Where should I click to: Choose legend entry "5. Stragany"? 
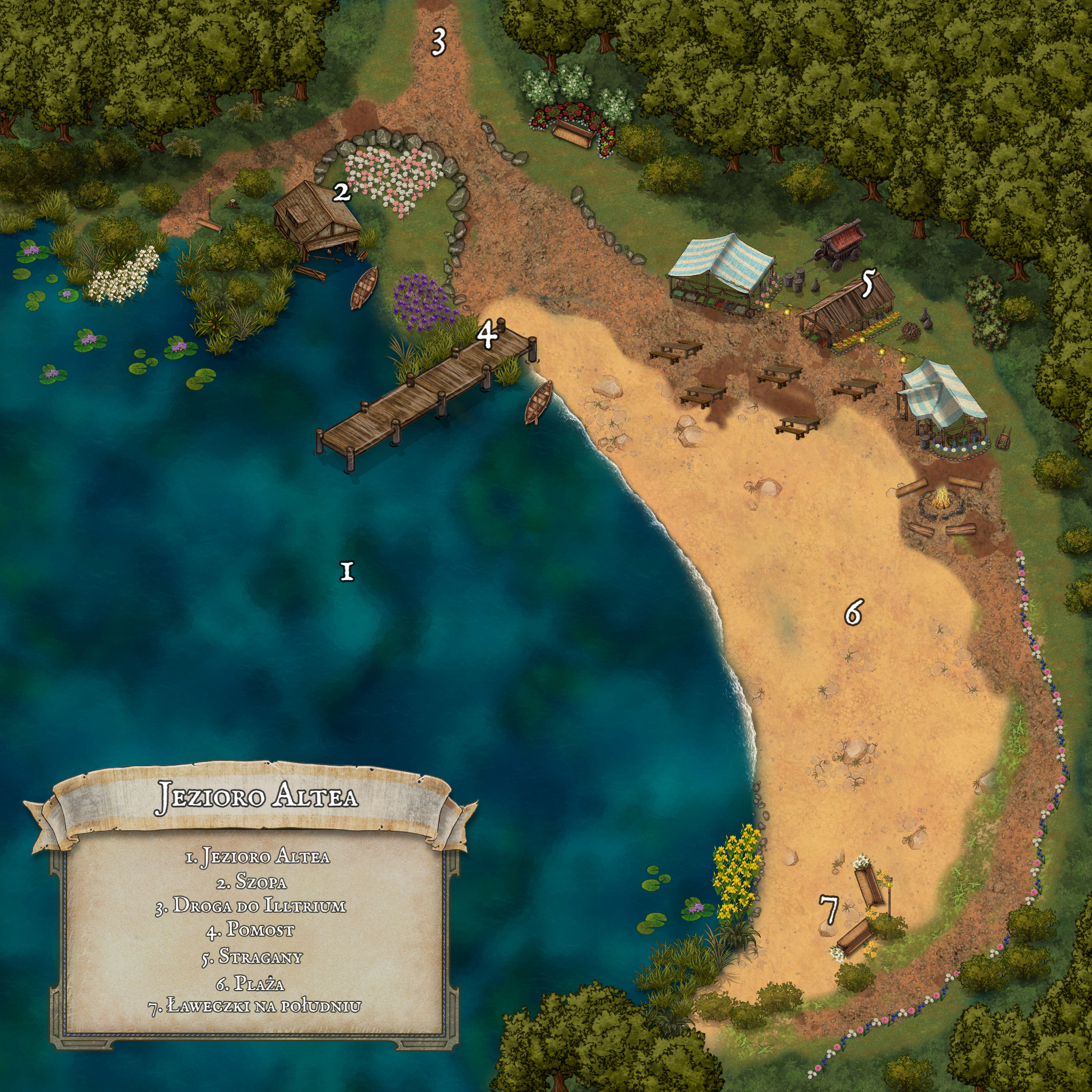coord(252,957)
